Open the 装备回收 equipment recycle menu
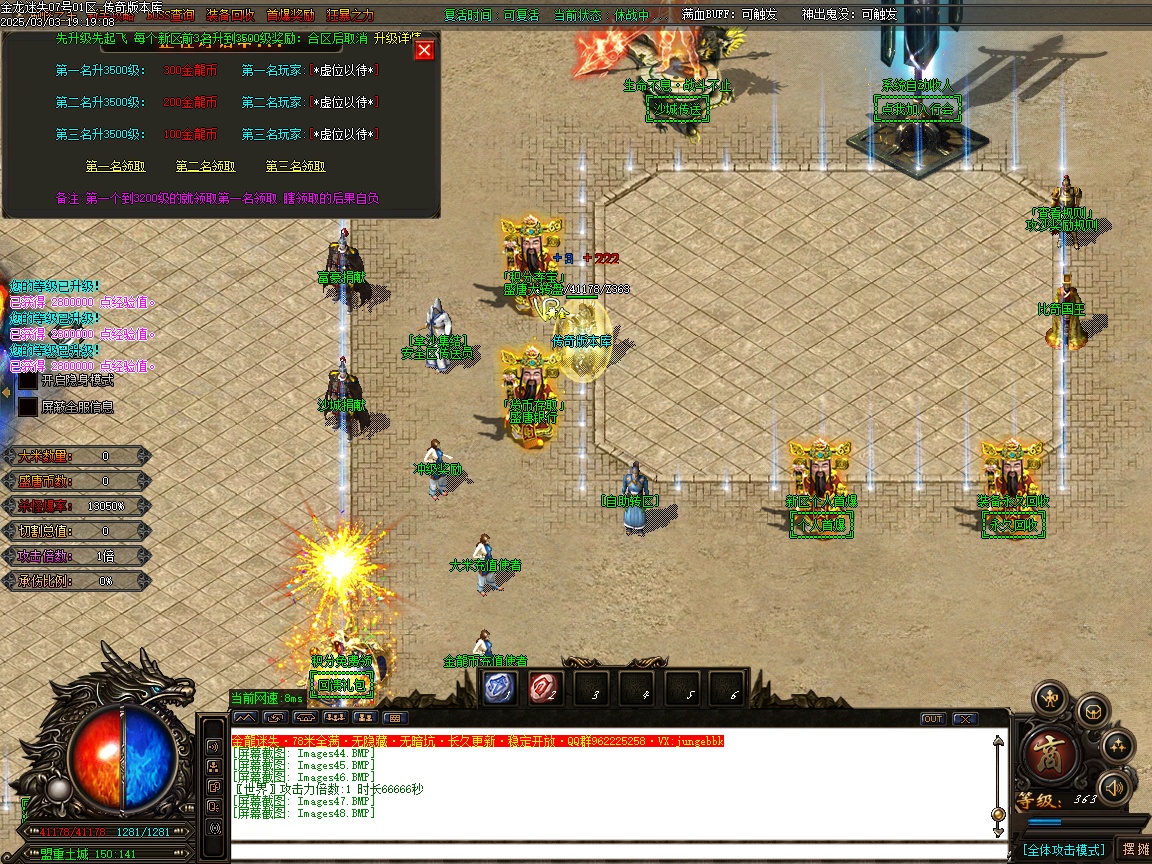The image size is (1152, 864). 230,15
